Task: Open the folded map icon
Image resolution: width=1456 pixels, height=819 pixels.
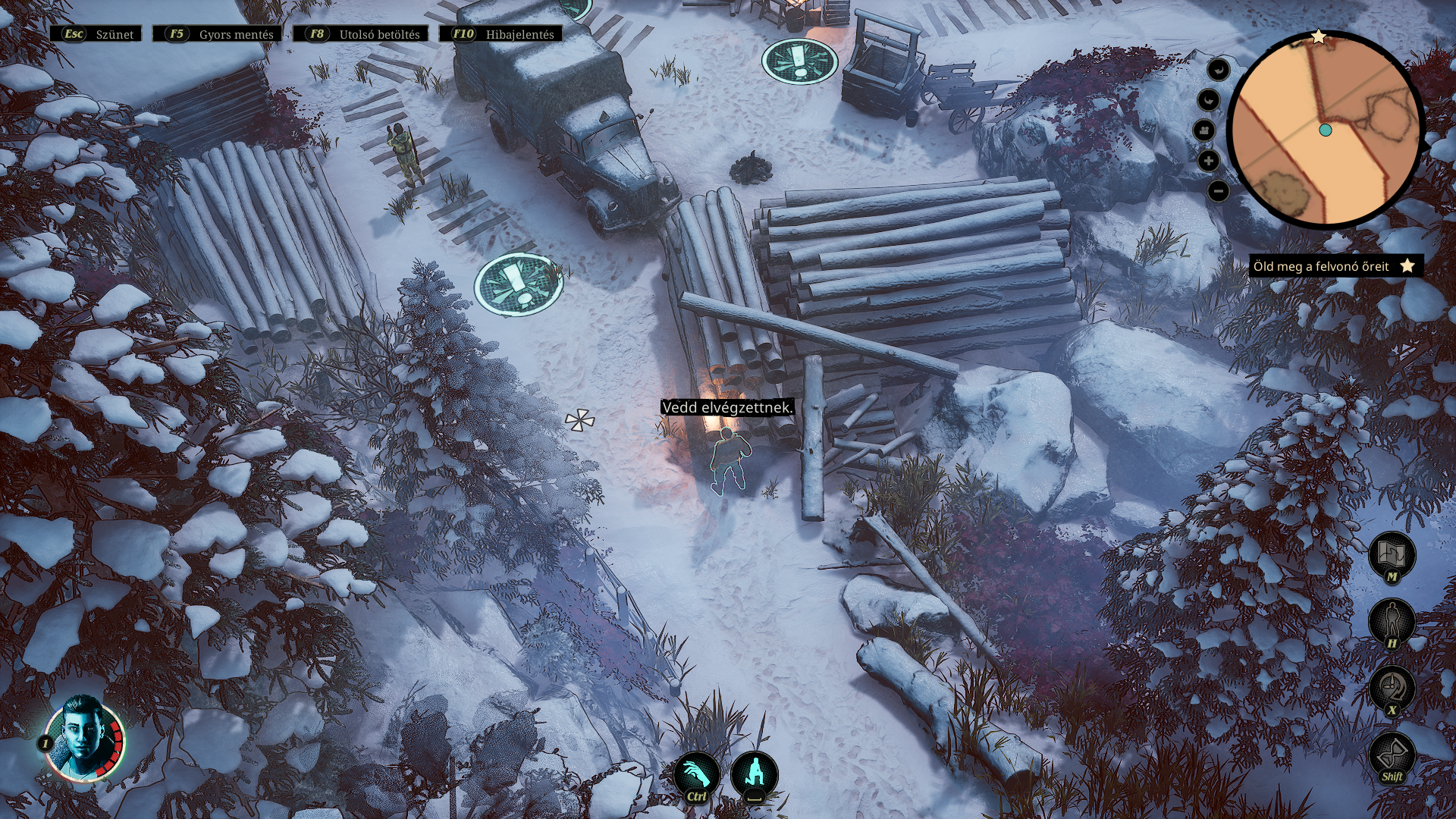Action: pos(1392,554)
